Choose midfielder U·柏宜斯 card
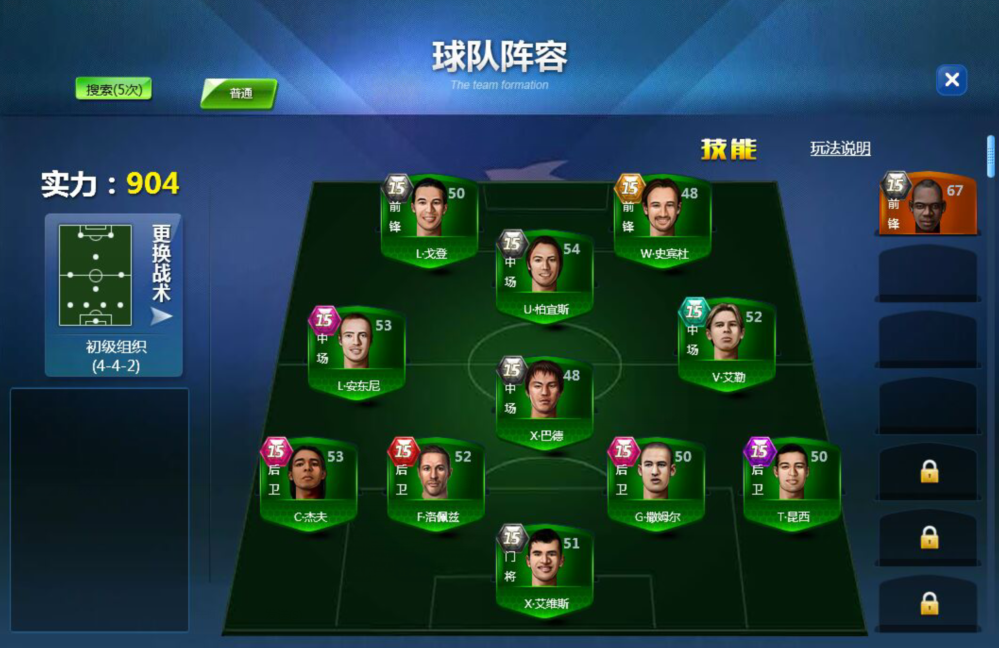Image resolution: width=999 pixels, height=648 pixels. pyautogui.click(x=545, y=276)
